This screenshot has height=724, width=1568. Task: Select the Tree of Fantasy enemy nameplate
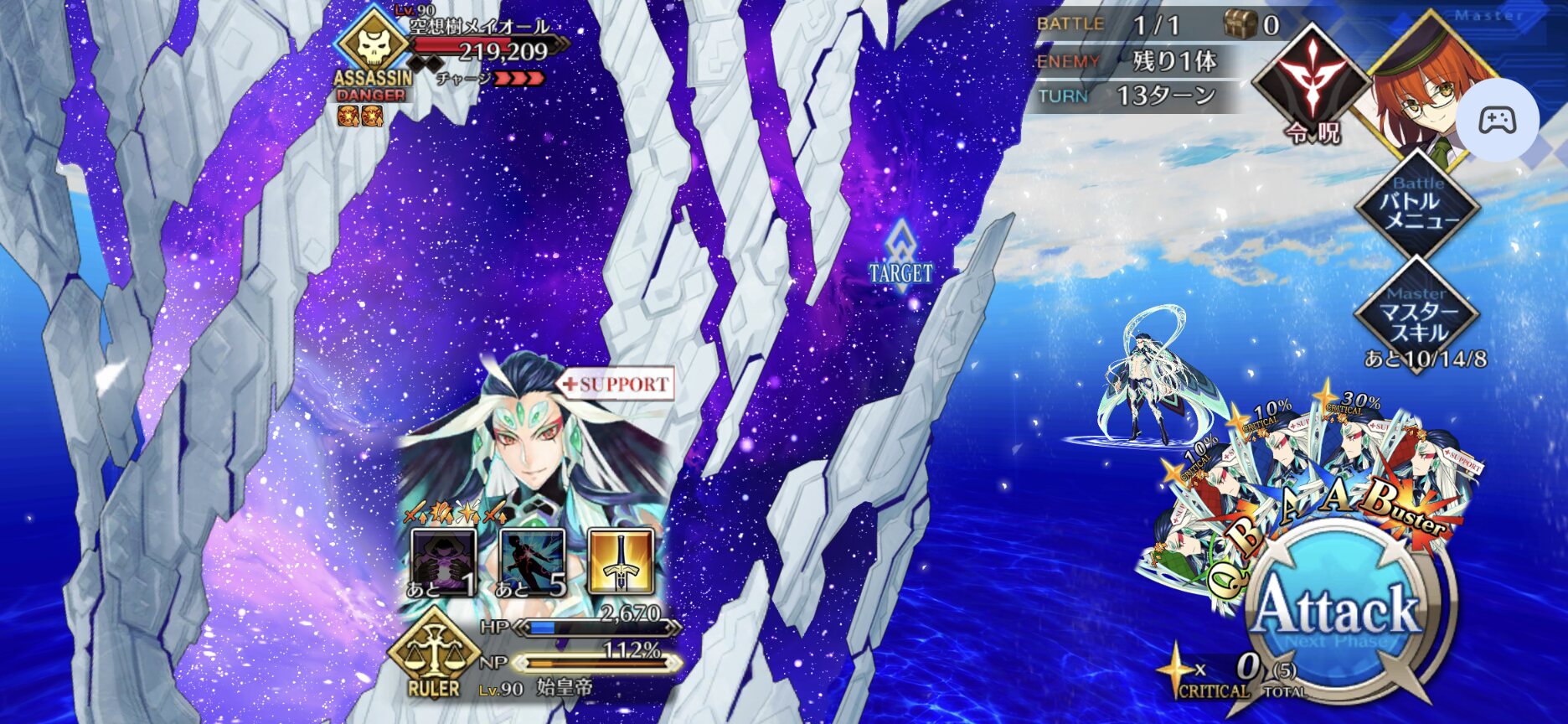tap(477, 28)
